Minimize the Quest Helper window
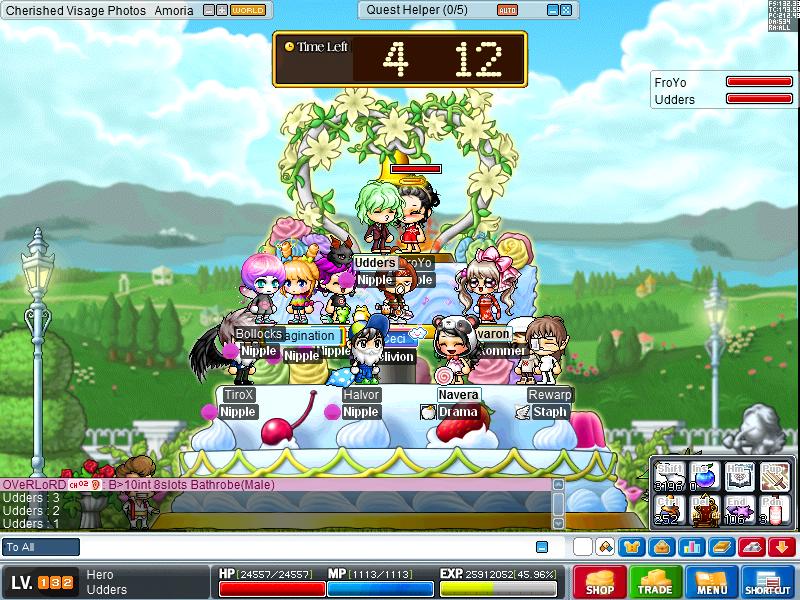 pos(551,10)
